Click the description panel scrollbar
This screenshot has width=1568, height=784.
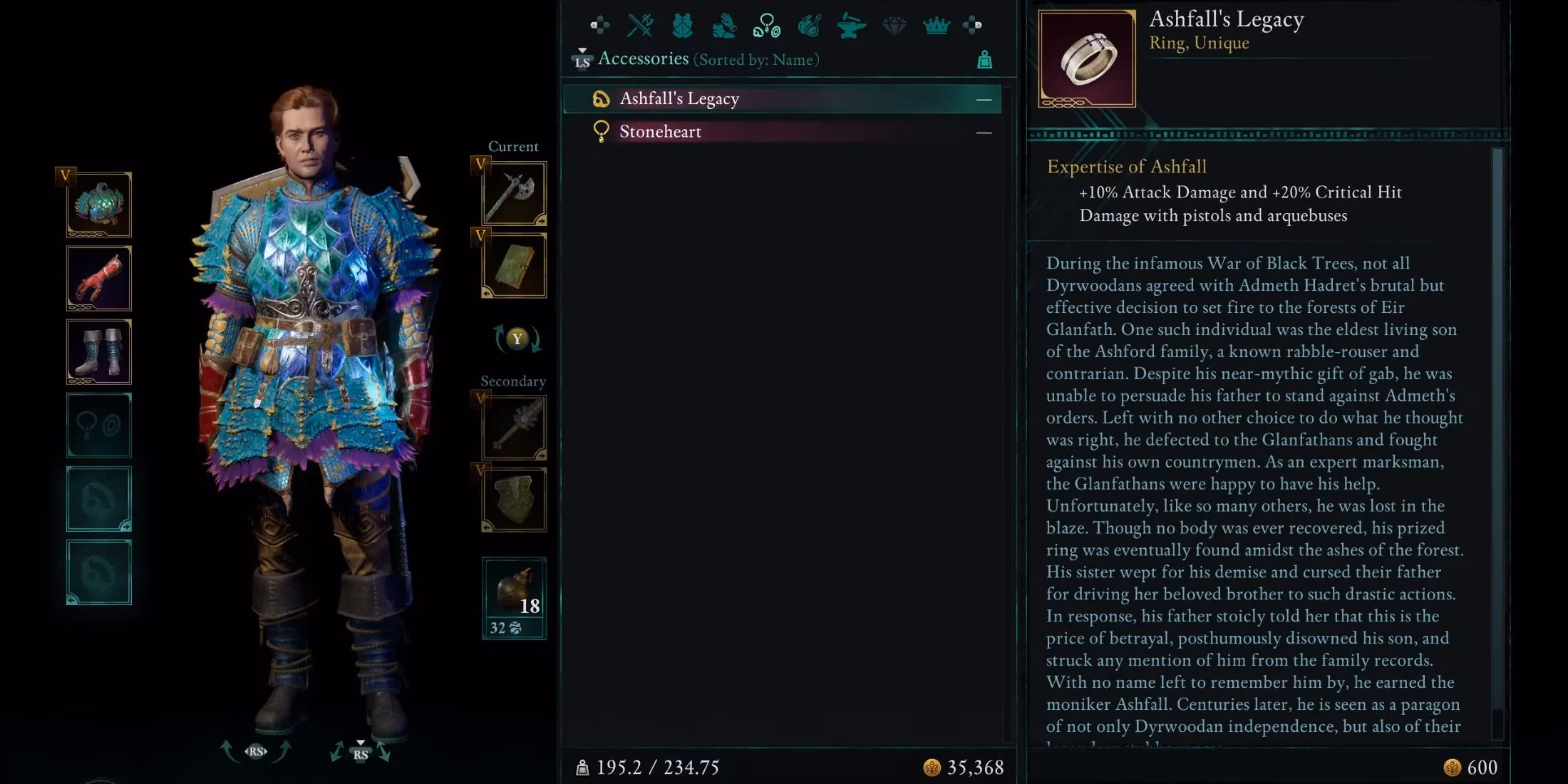coord(1497,442)
